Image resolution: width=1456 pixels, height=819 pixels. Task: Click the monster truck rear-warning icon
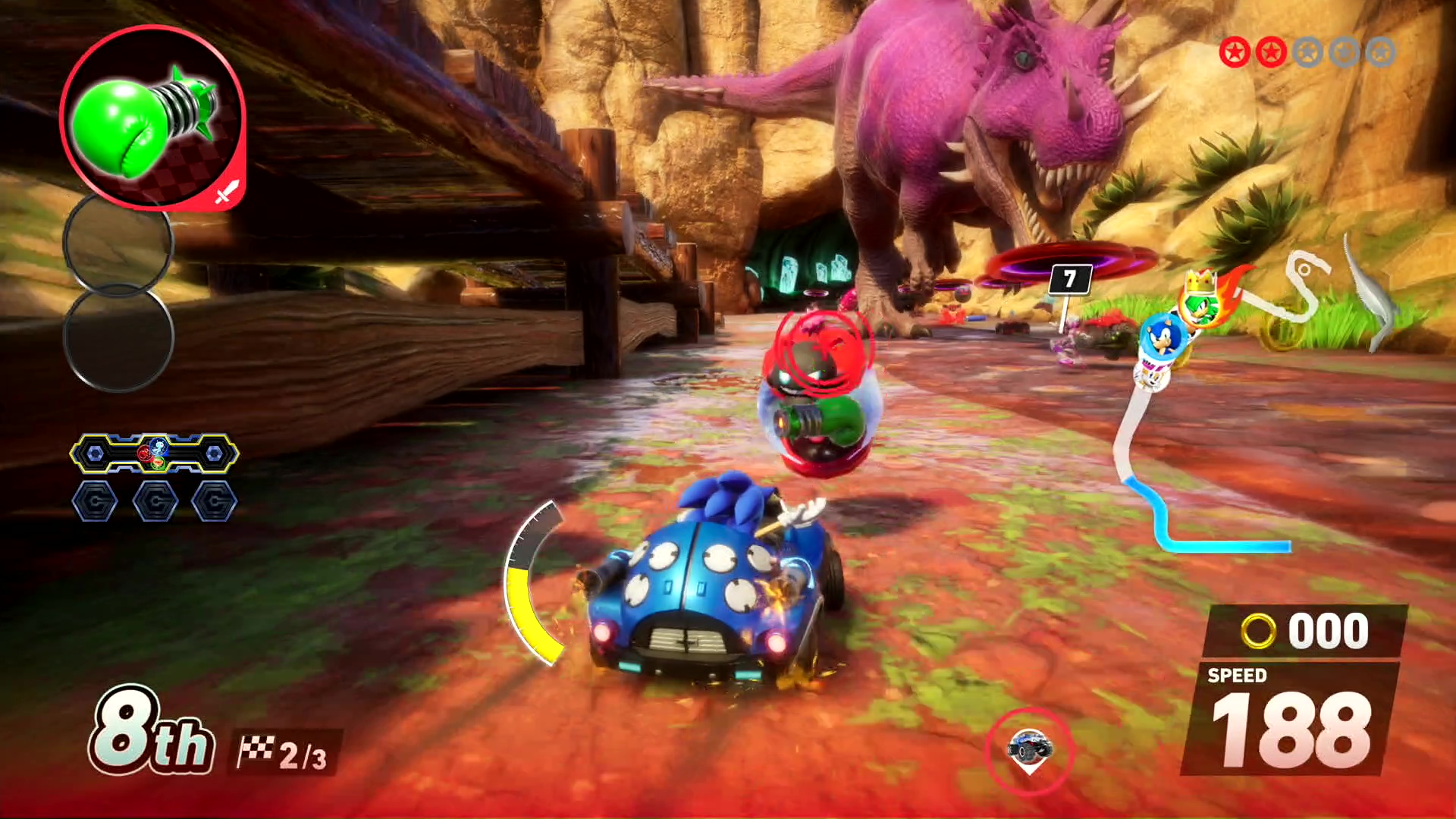click(1029, 747)
